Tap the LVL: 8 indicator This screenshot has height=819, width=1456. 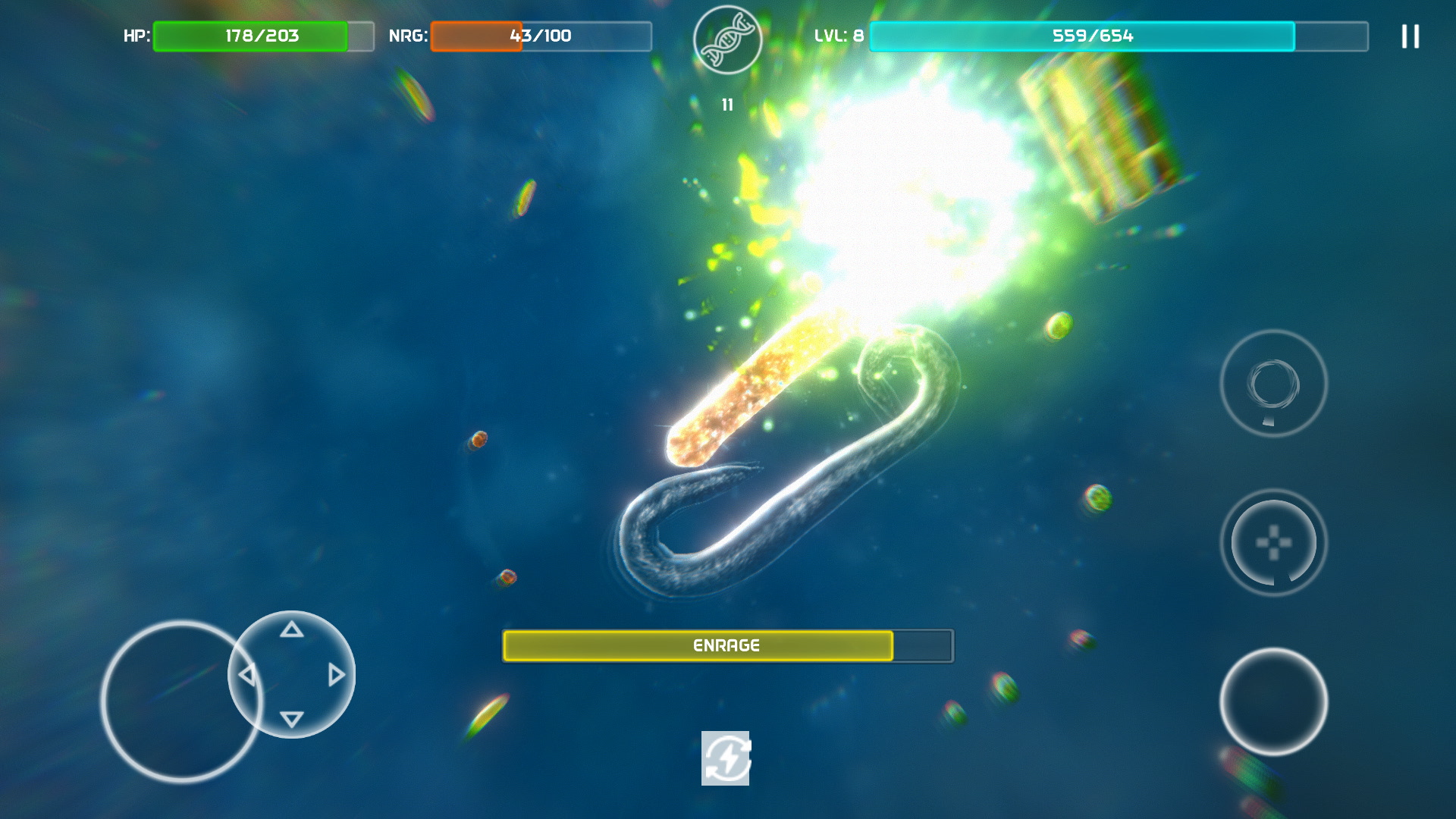pos(839,34)
